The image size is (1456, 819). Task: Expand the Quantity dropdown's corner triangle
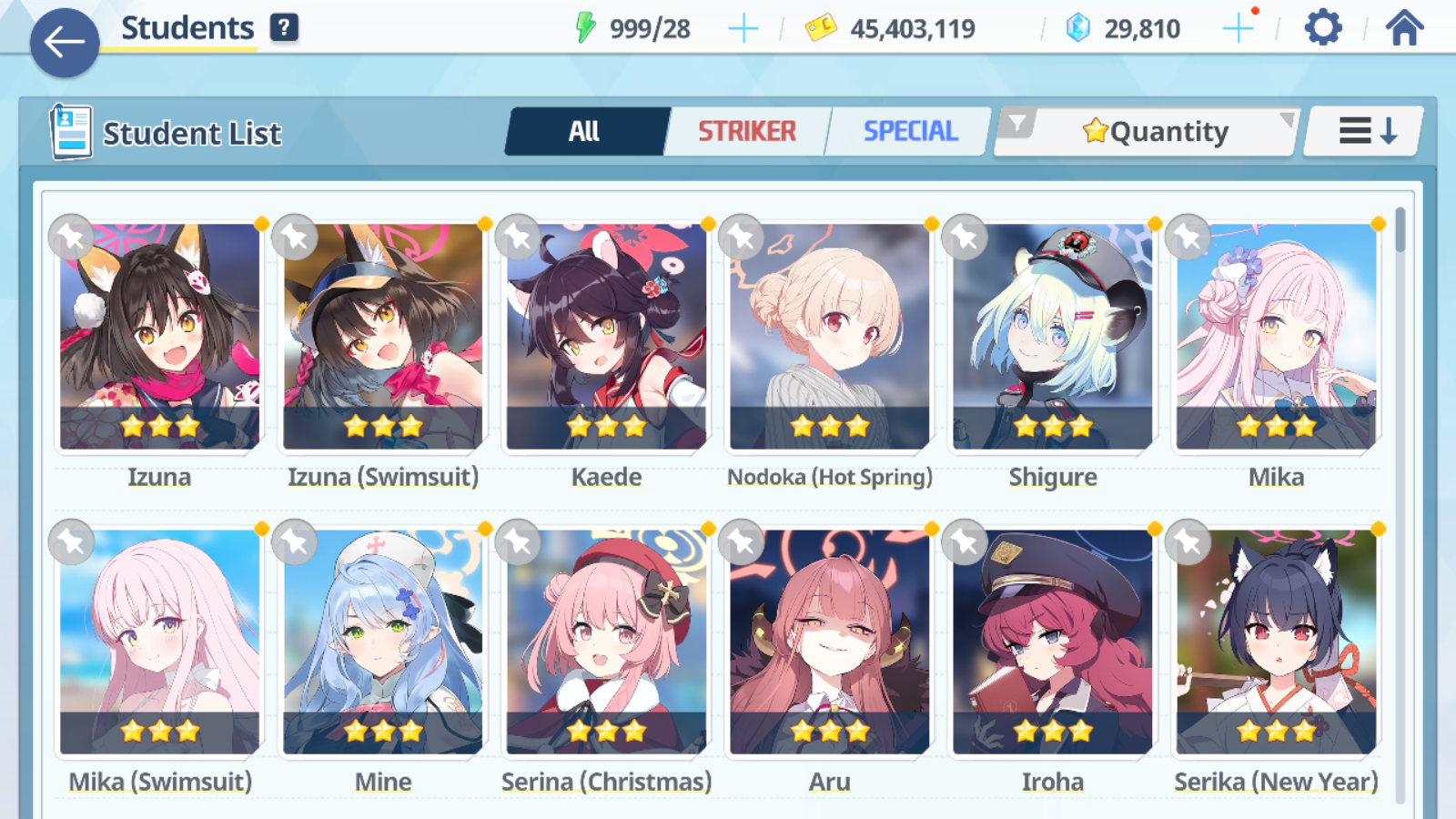pos(1286,118)
